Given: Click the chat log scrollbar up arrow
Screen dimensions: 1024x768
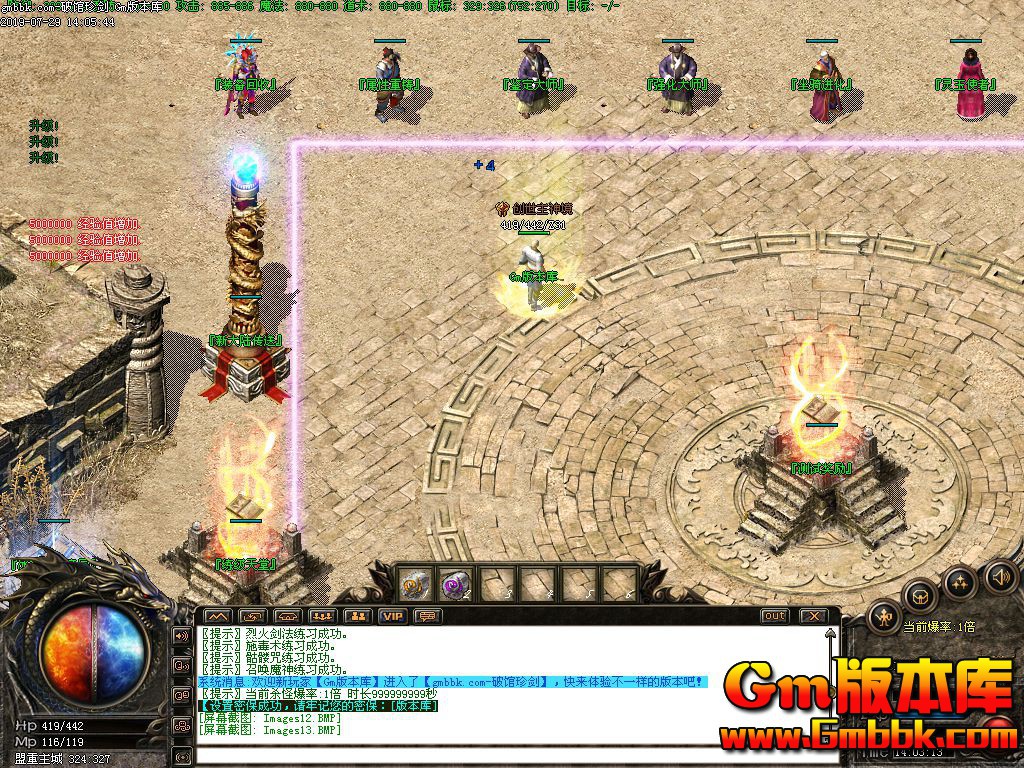Looking at the screenshot, I should [830, 634].
